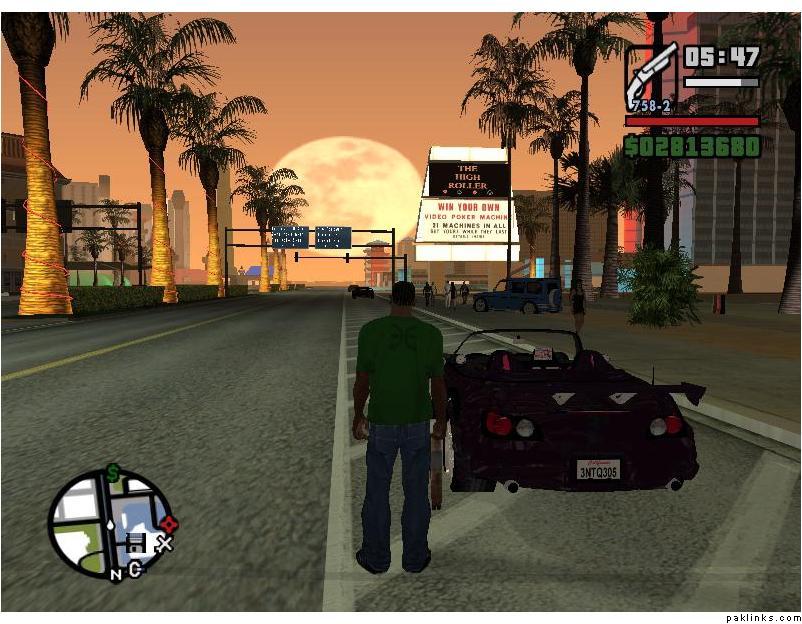Select the green dollar sign map marker
The image size is (802, 624).
point(113,473)
